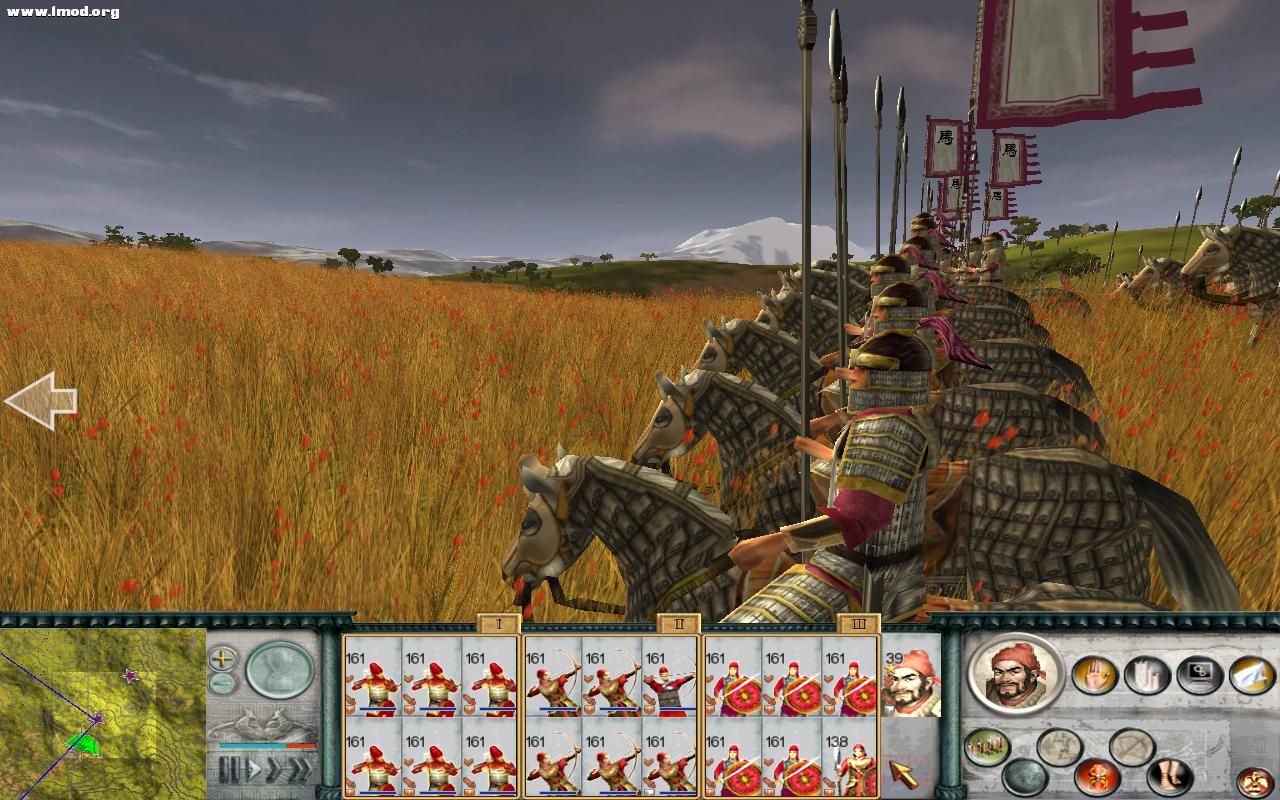The image size is (1280, 800).
Task: Select unit group II tab
Action: [x=678, y=625]
